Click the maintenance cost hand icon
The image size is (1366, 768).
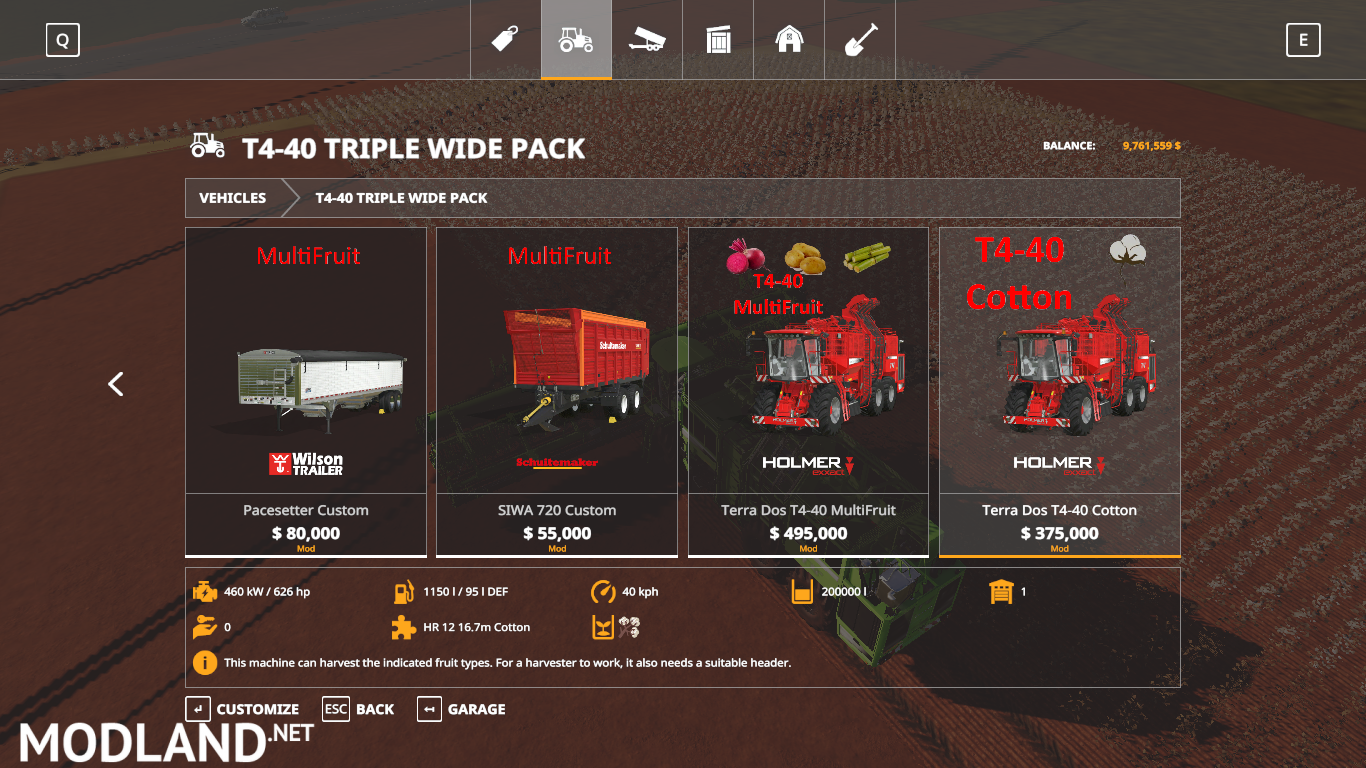click(206, 627)
